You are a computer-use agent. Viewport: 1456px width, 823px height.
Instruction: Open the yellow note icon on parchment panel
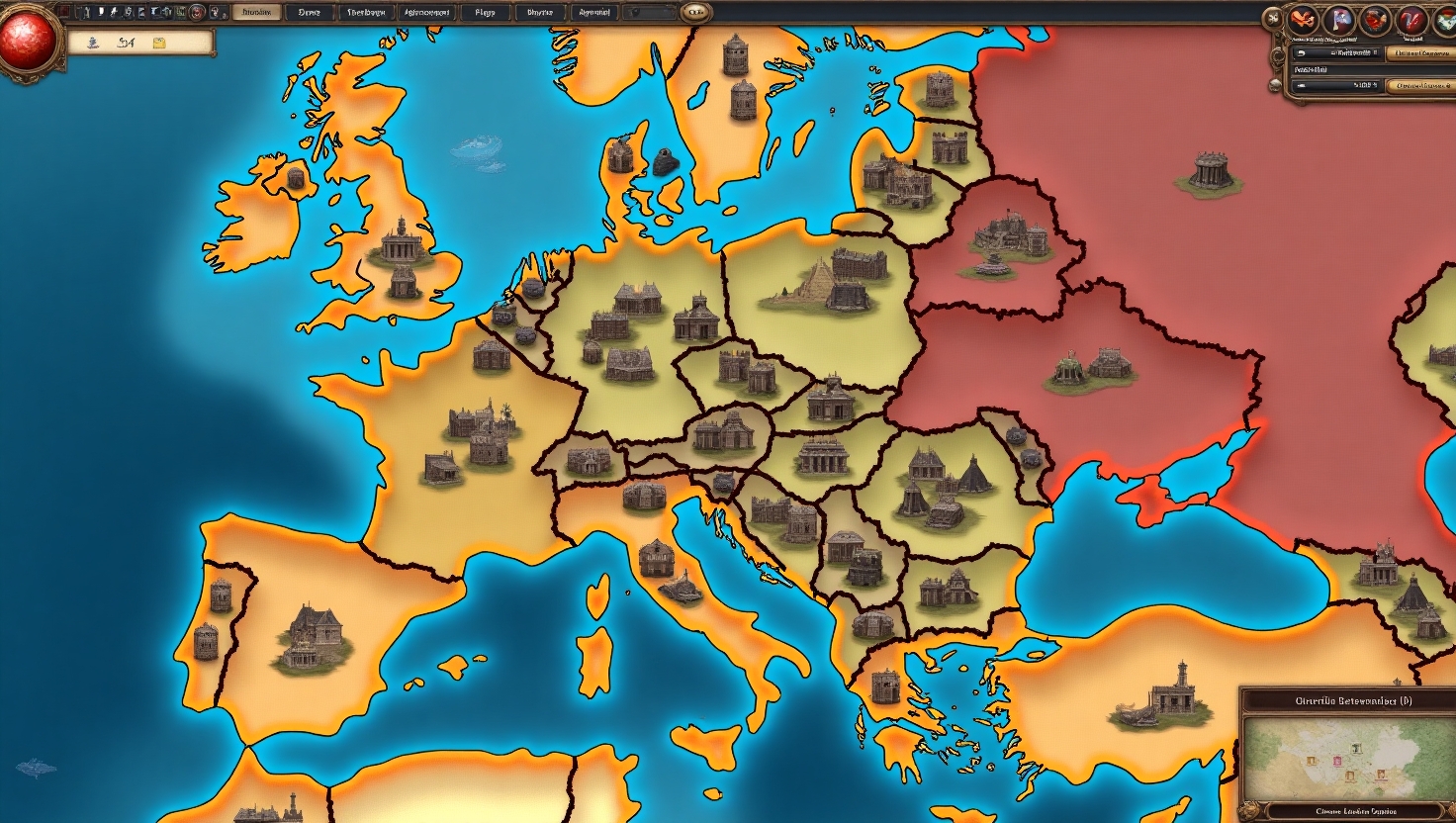158,44
